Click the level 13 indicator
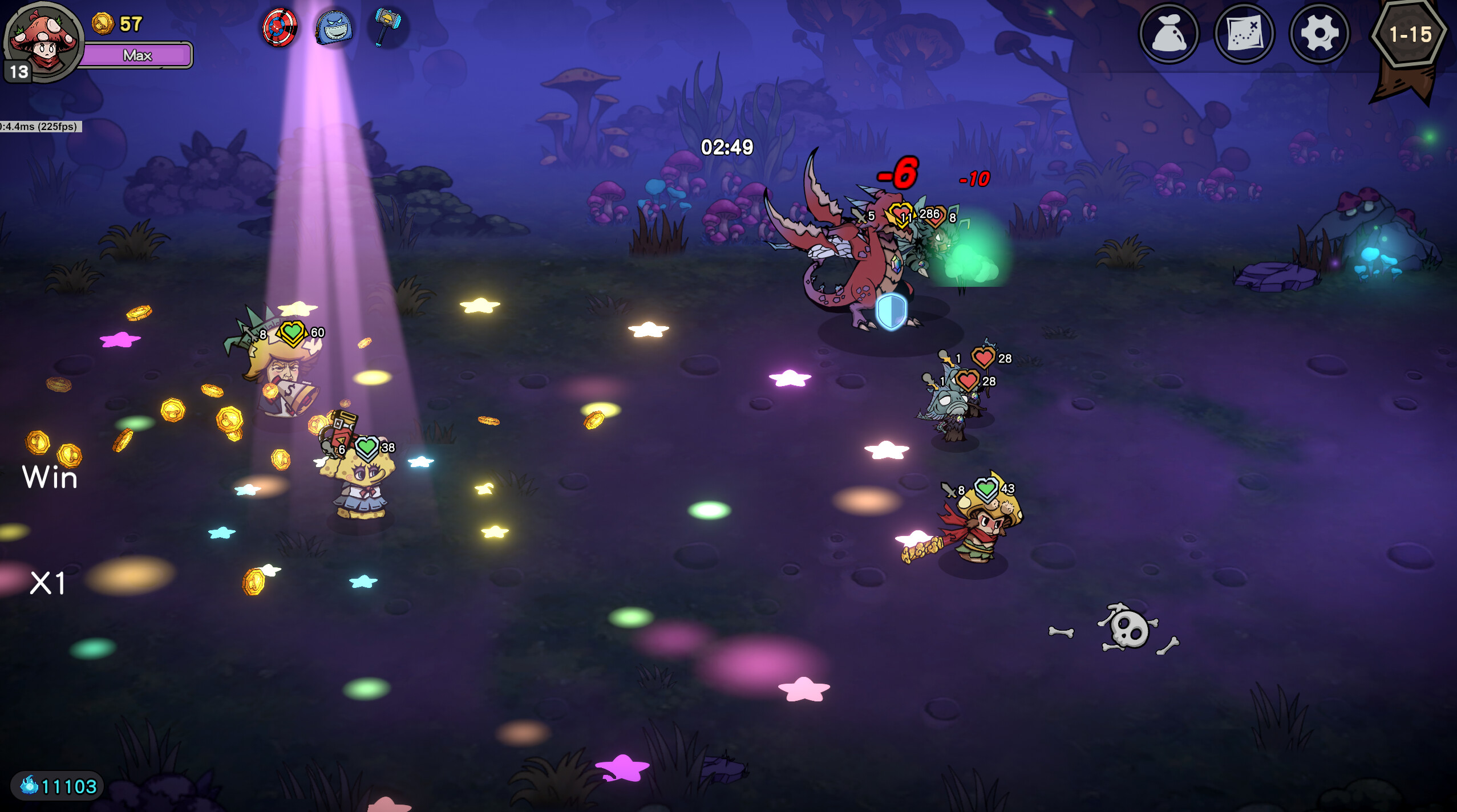Image resolution: width=1457 pixels, height=812 pixels. pyautogui.click(x=16, y=72)
